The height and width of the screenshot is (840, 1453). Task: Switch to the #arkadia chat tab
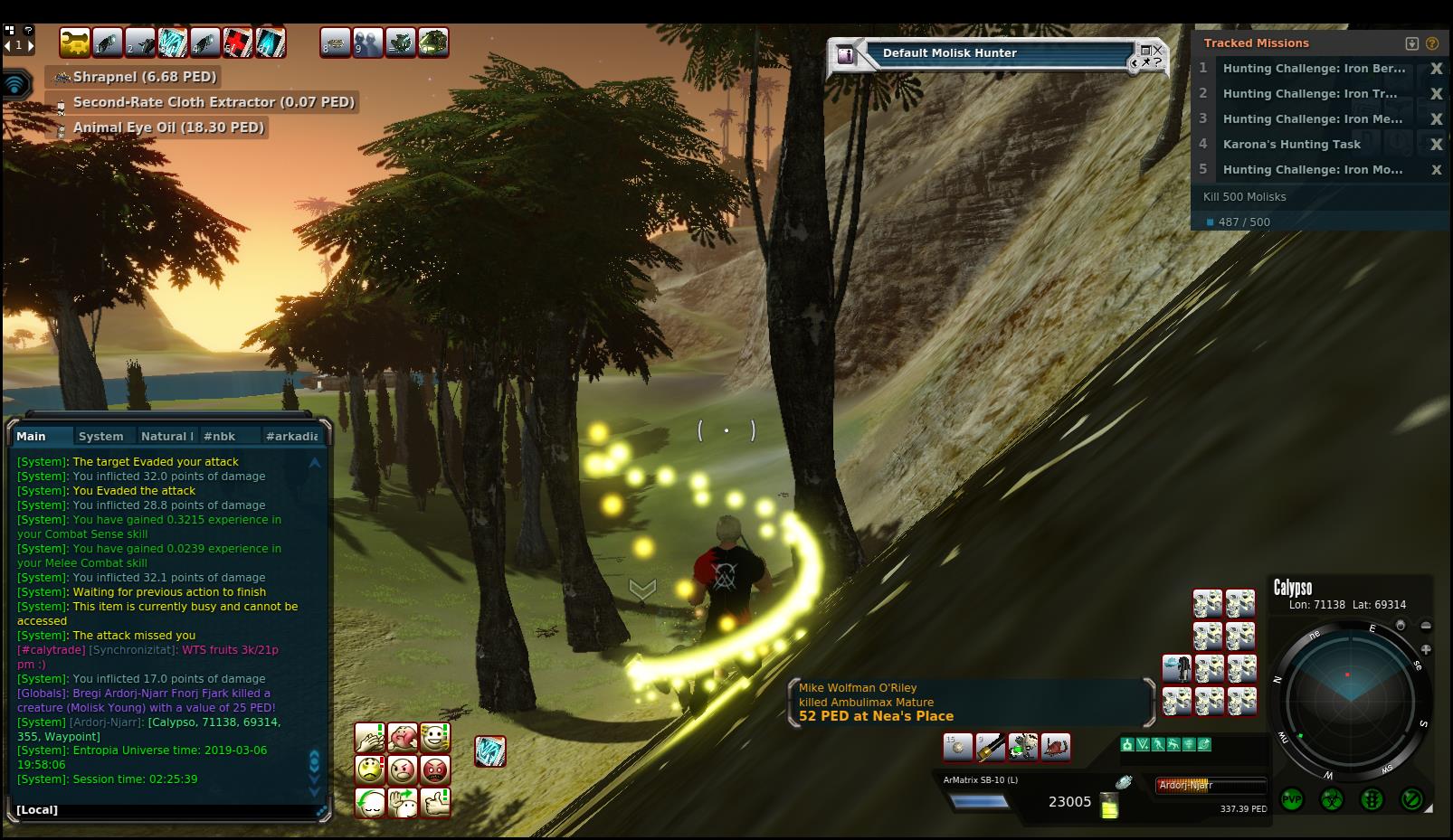click(x=291, y=436)
